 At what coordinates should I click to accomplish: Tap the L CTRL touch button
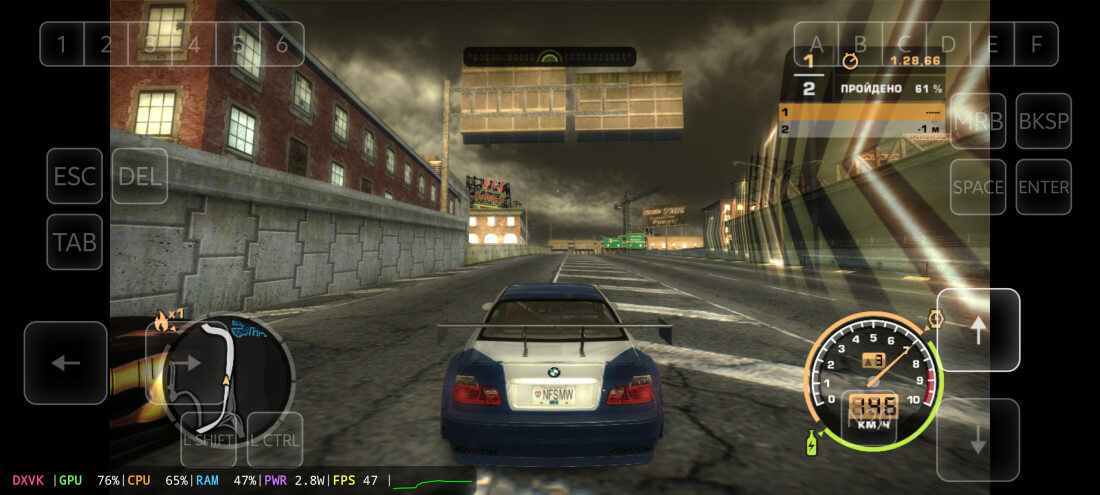click(x=275, y=439)
